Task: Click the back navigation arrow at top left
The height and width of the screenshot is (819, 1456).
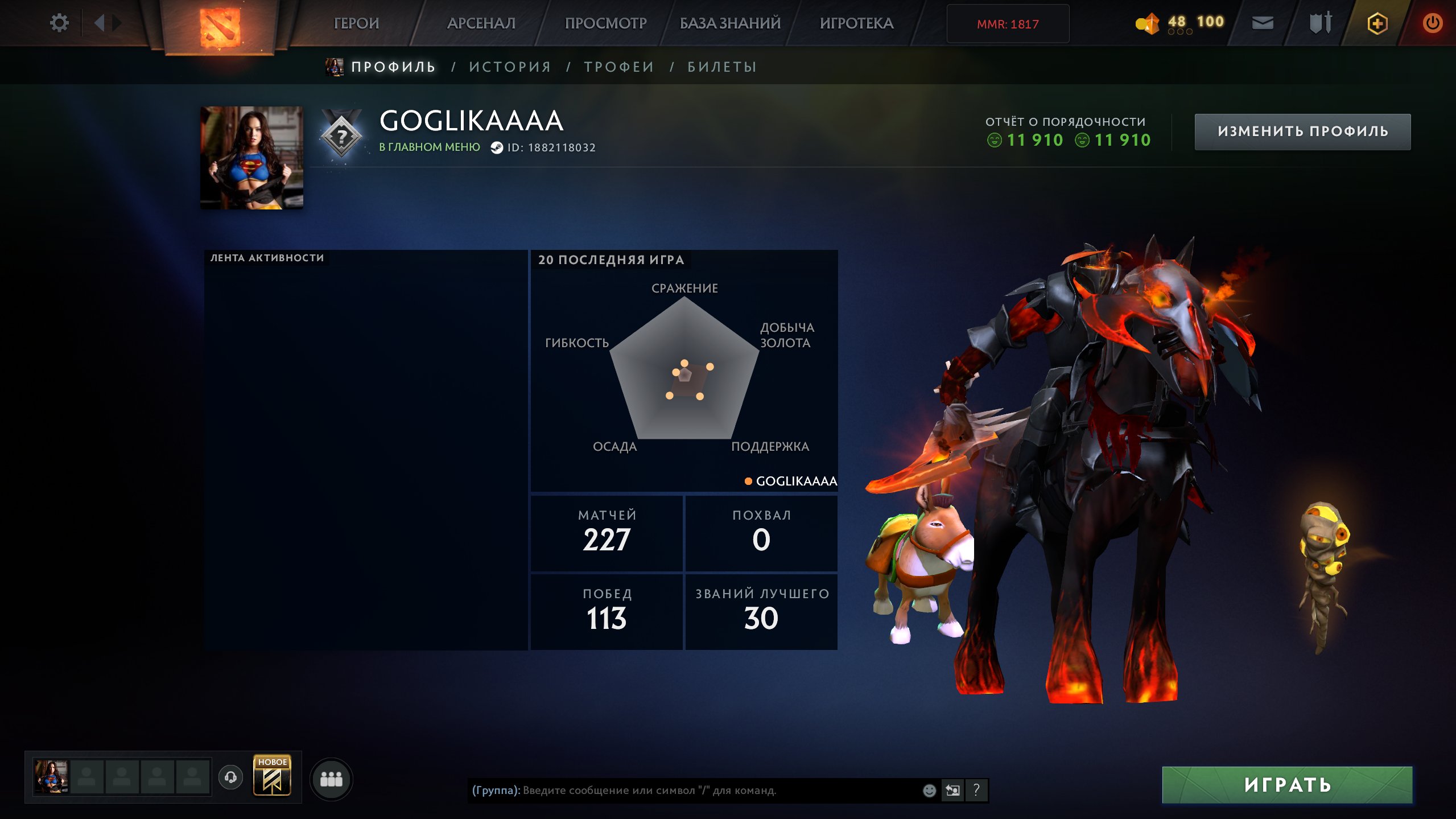Action: point(100,22)
